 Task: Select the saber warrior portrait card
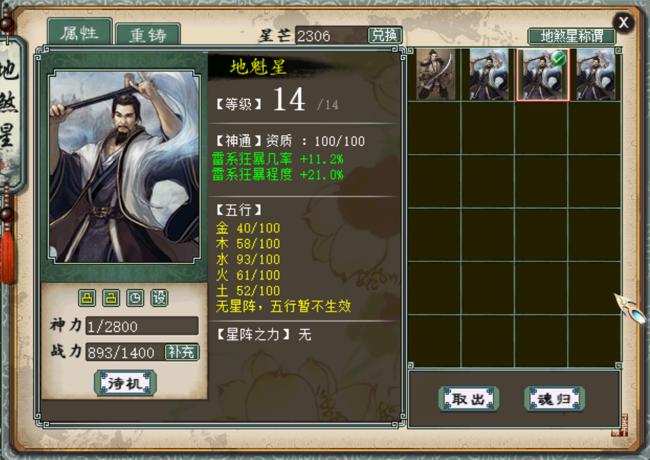click(436, 74)
